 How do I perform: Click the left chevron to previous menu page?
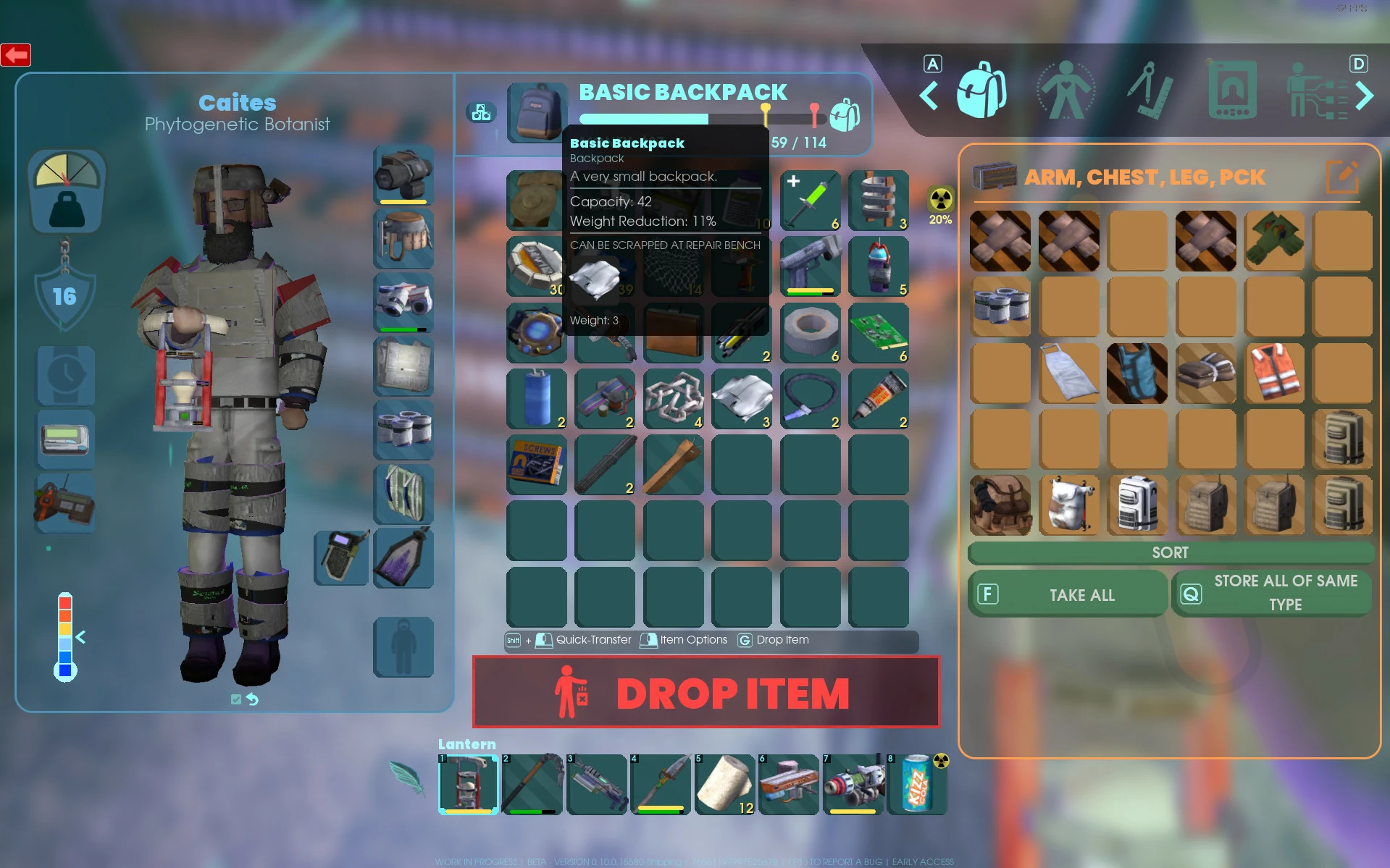tap(929, 95)
